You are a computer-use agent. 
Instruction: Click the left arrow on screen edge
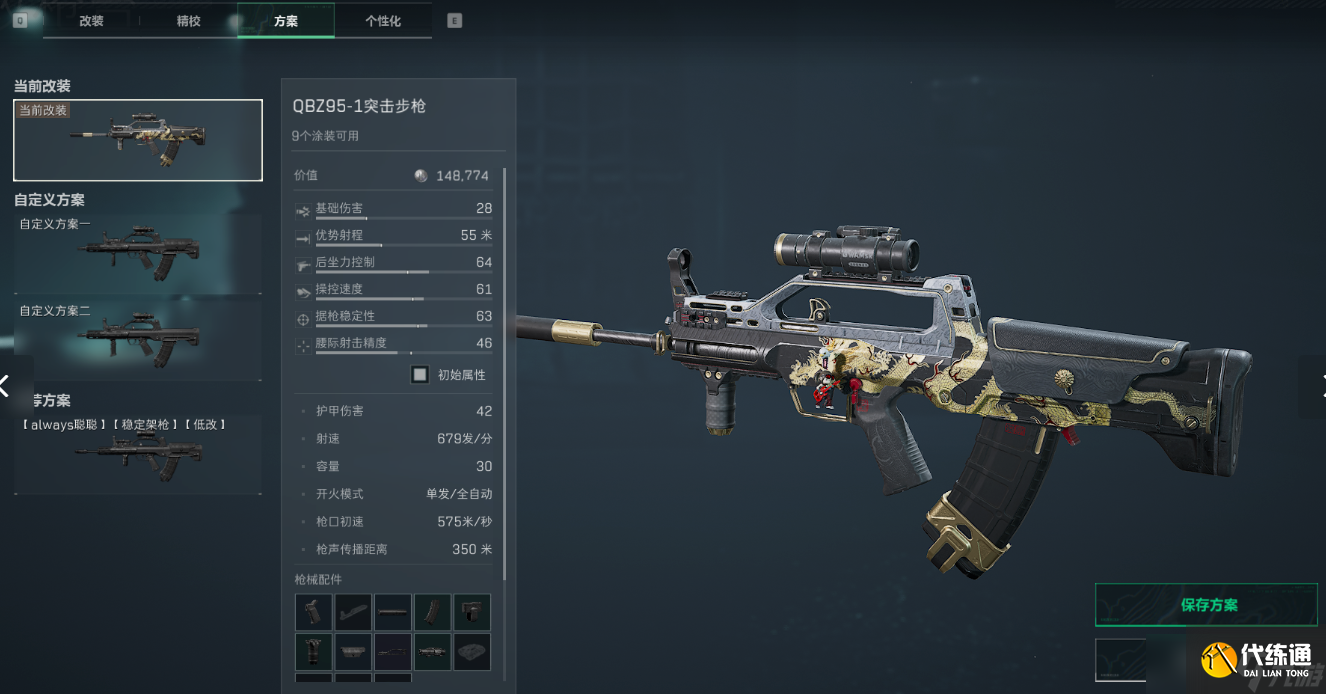pos(6,385)
